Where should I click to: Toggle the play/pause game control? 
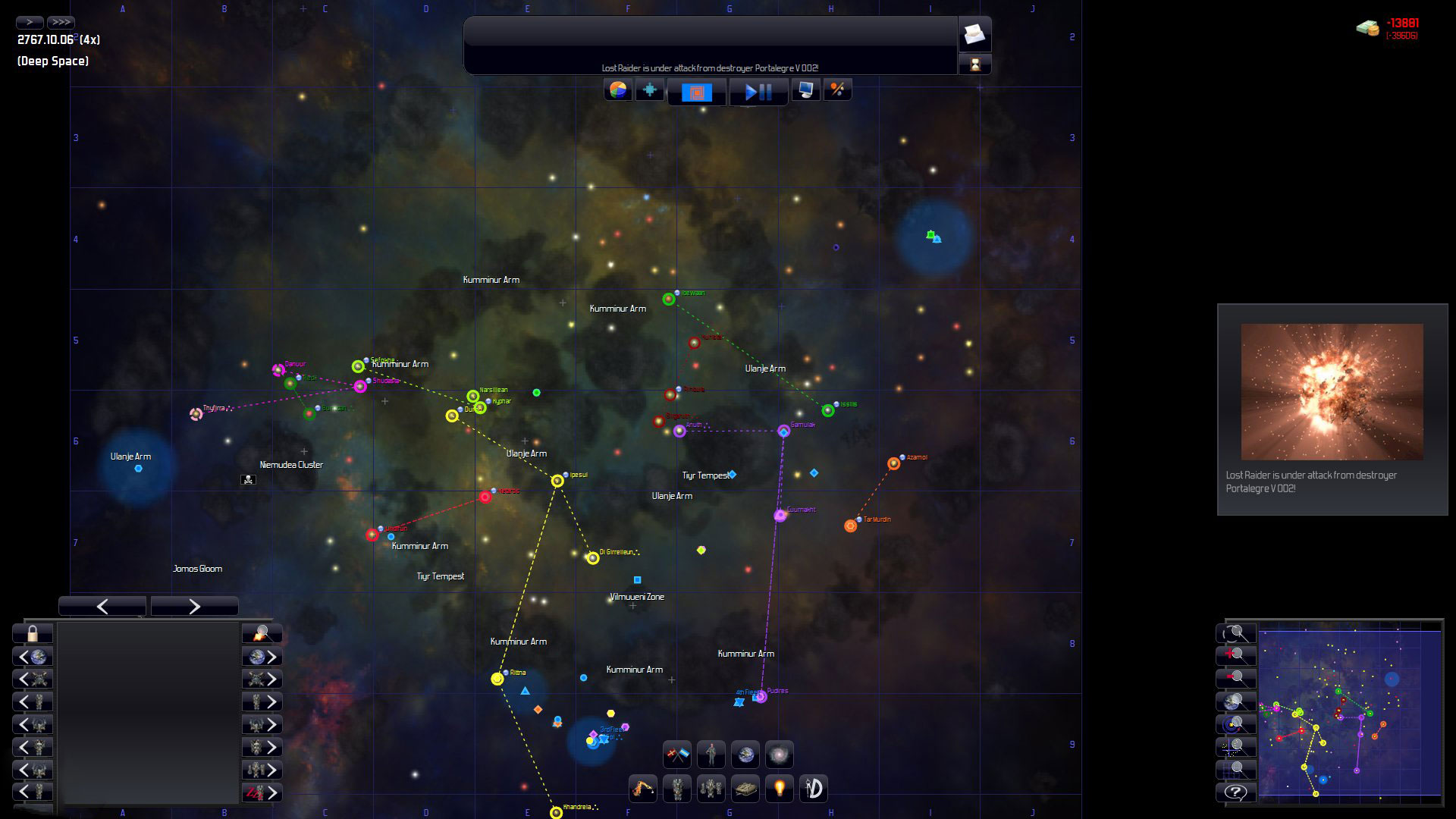coord(758,93)
